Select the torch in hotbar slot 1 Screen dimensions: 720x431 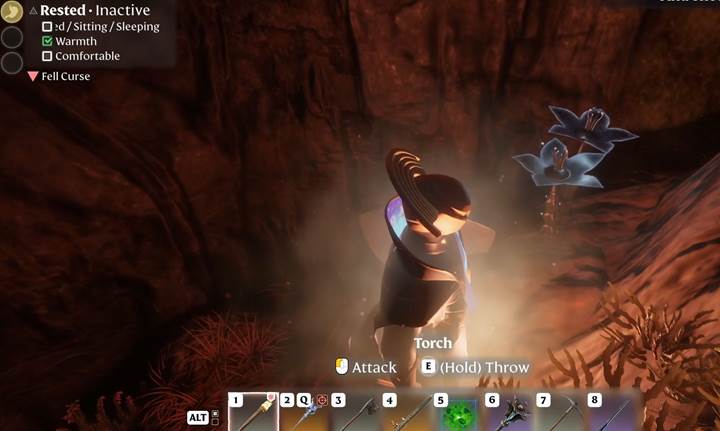tap(253, 412)
